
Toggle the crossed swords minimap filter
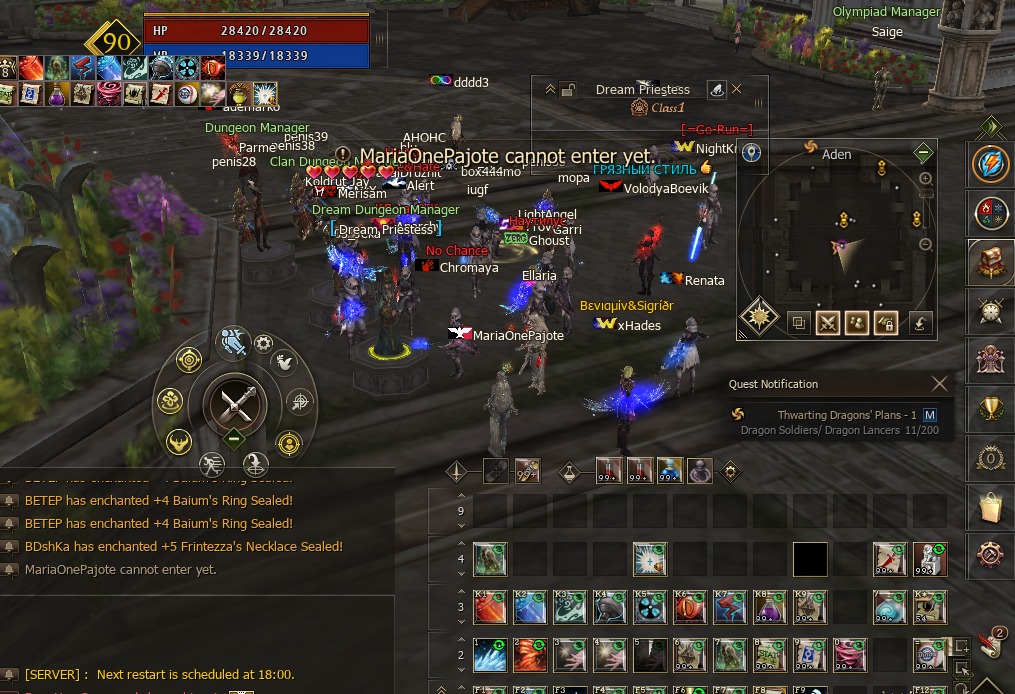pyautogui.click(x=827, y=323)
